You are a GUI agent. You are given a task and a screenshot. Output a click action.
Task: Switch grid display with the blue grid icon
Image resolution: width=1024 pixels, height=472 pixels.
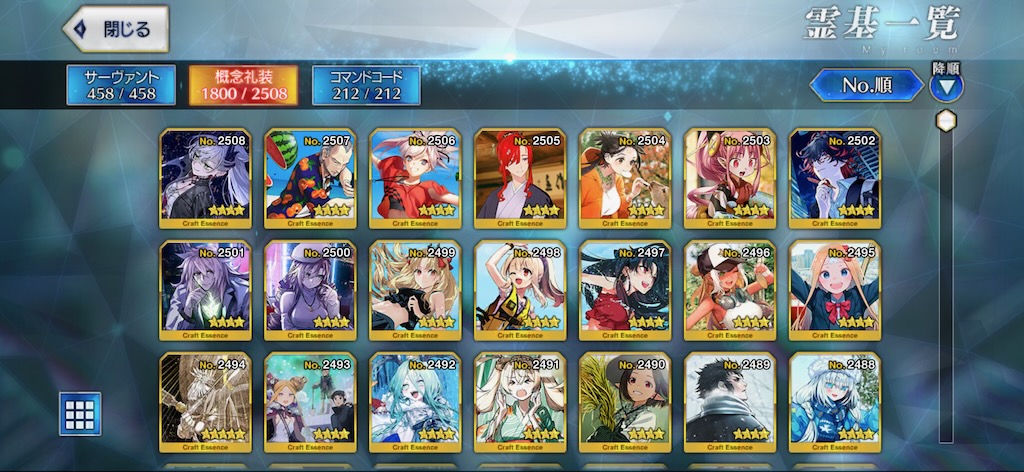(x=80, y=413)
